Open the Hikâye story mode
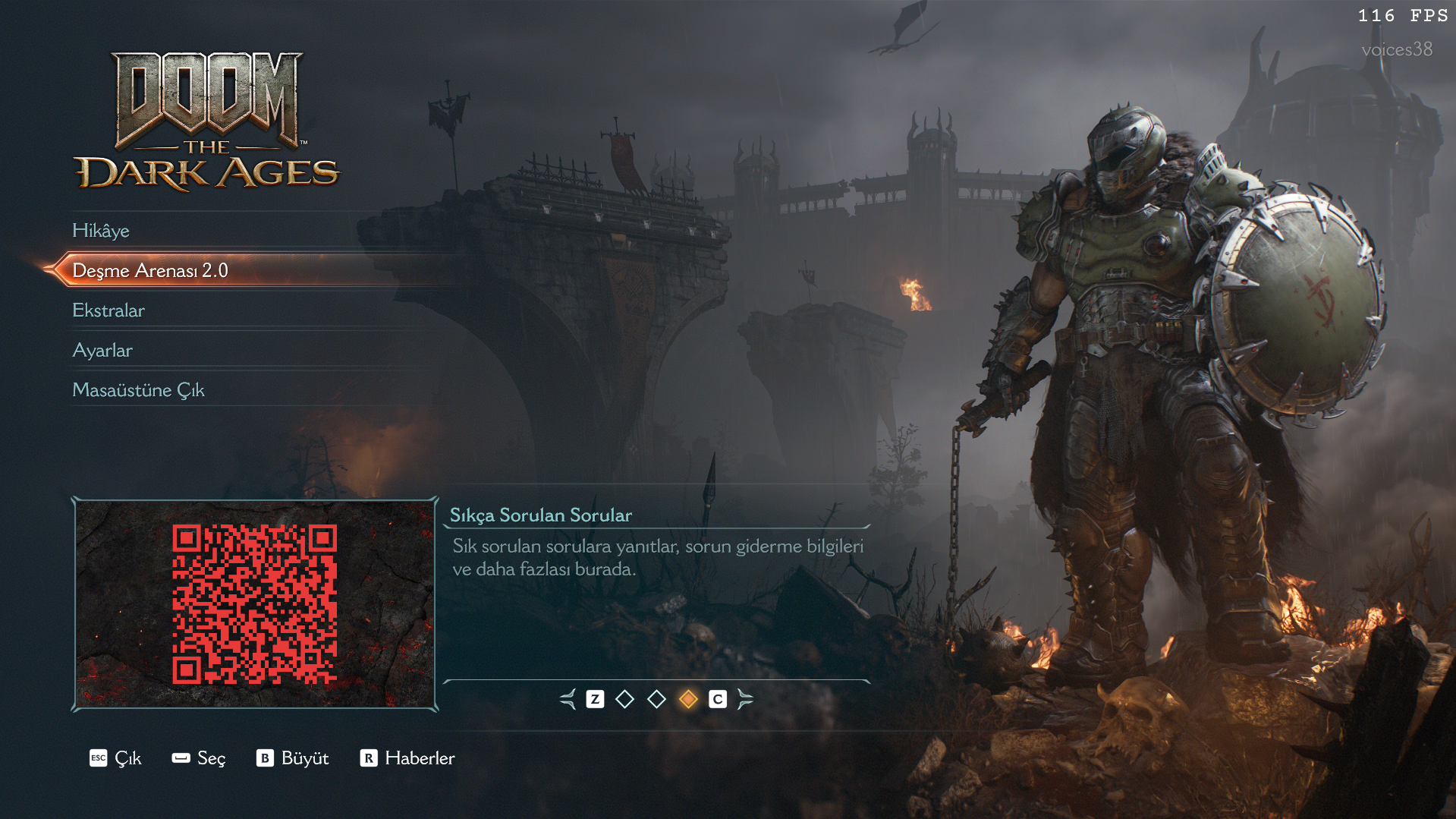 [x=101, y=231]
